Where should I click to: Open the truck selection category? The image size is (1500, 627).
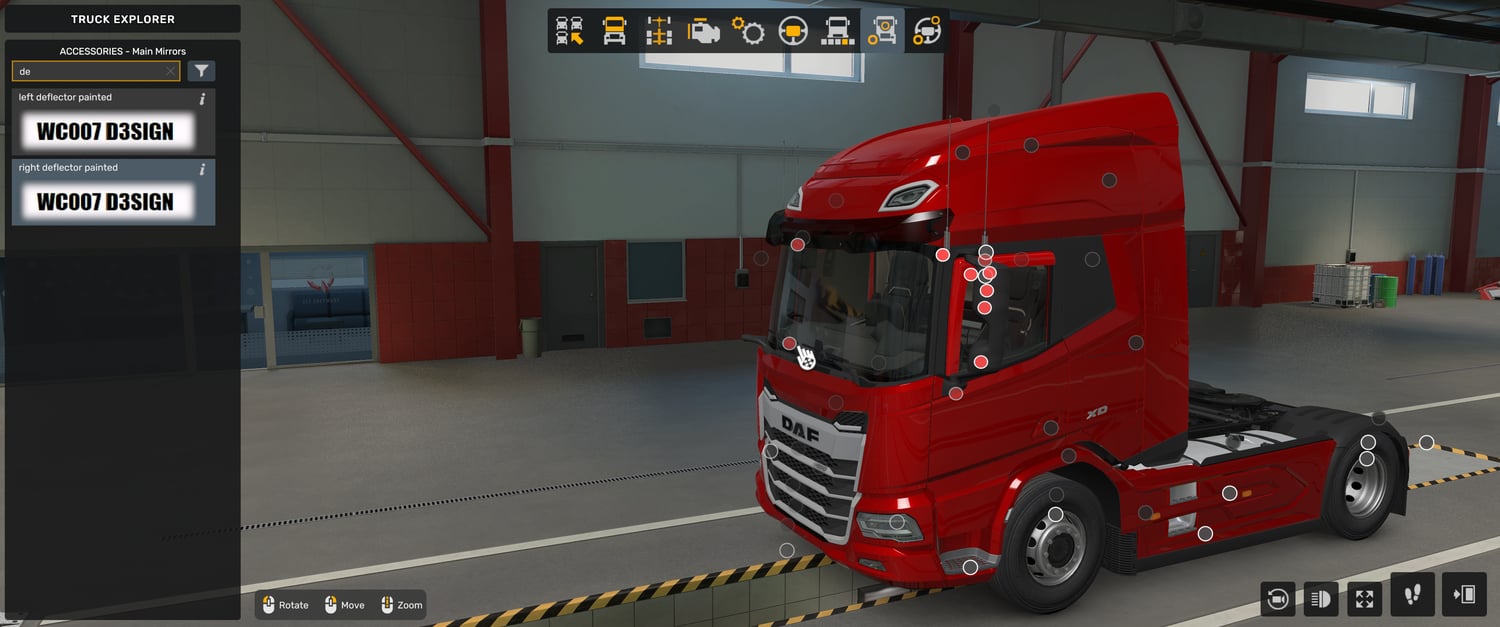pyautogui.click(x=570, y=31)
